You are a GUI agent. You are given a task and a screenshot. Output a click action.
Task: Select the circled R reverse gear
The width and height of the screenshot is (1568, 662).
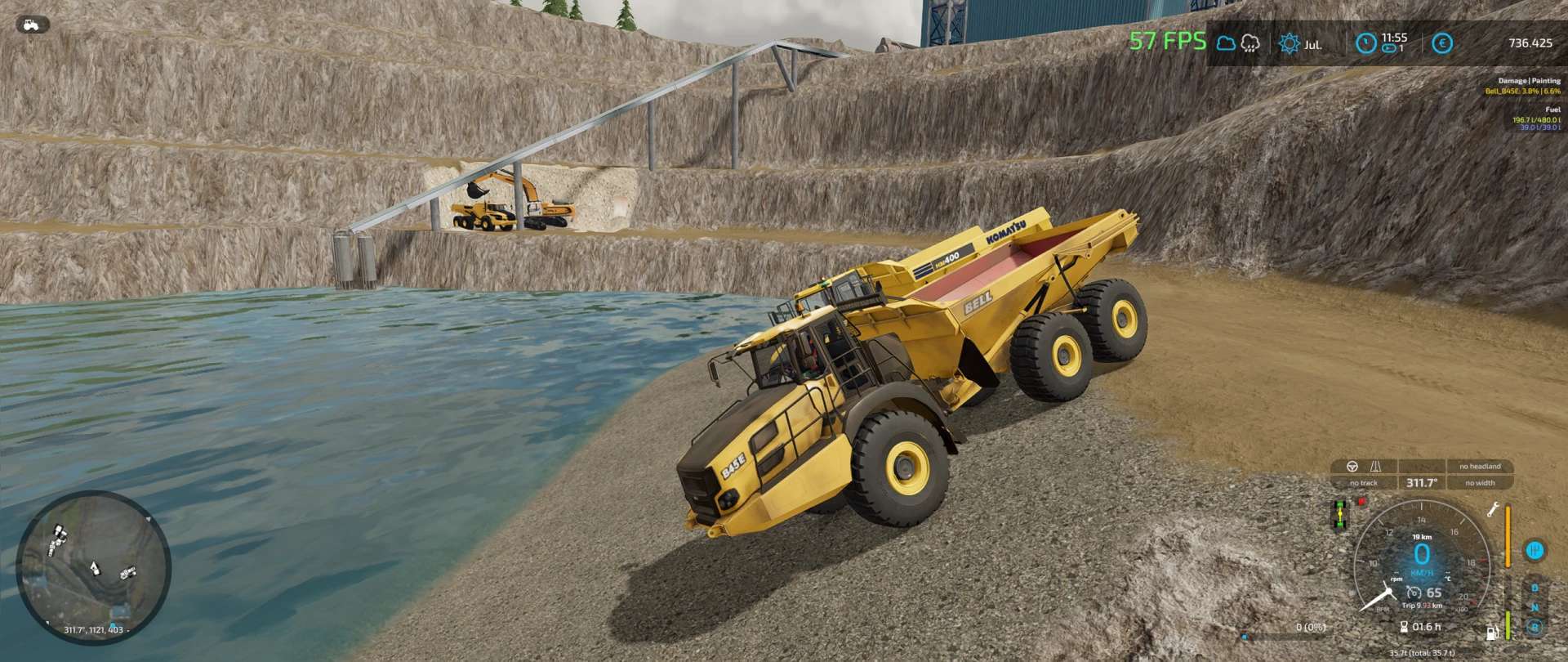1535,627
